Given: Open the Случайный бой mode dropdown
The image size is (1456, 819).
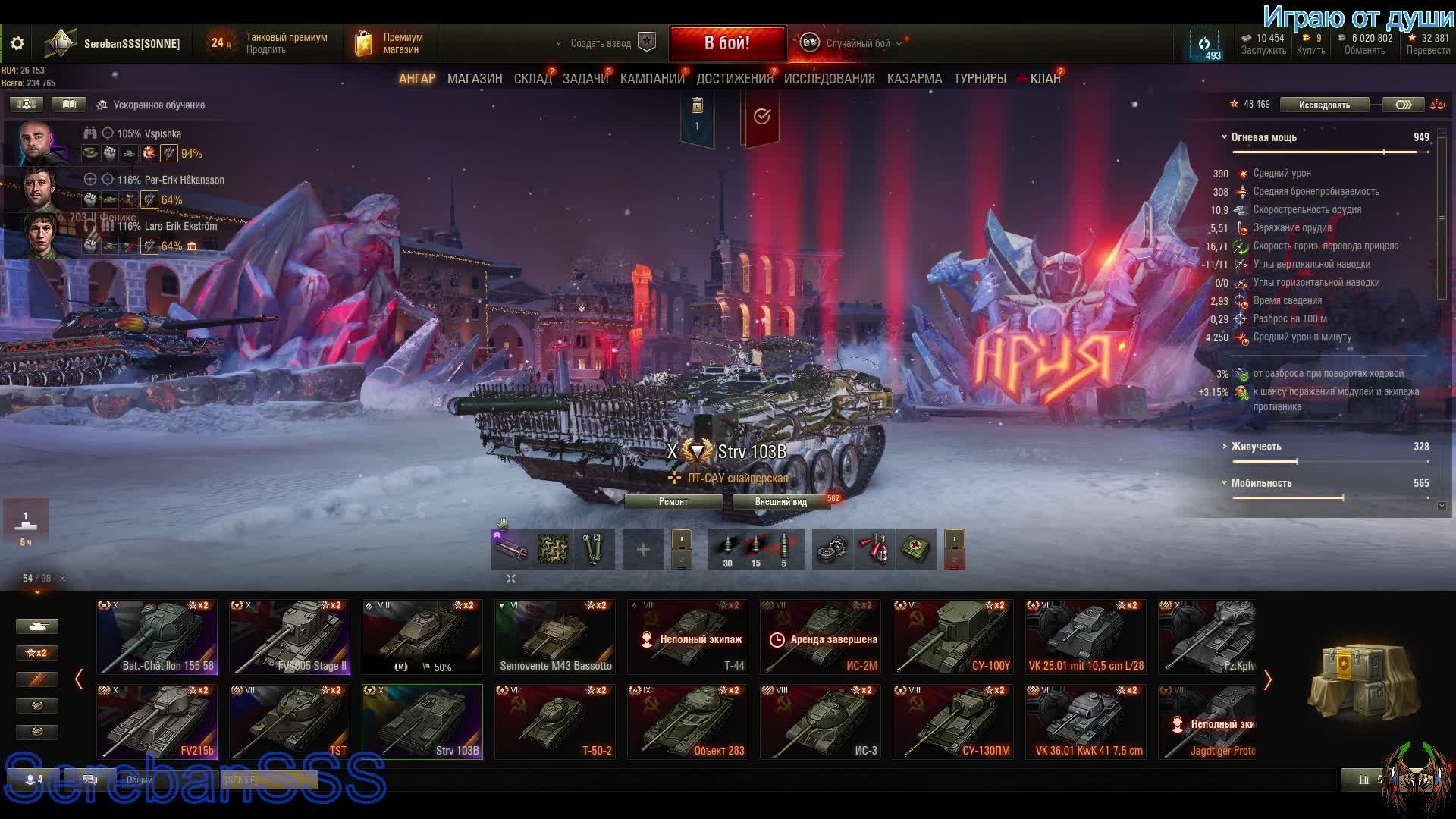Looking at the screenshot, I should (x=858, y=43).
